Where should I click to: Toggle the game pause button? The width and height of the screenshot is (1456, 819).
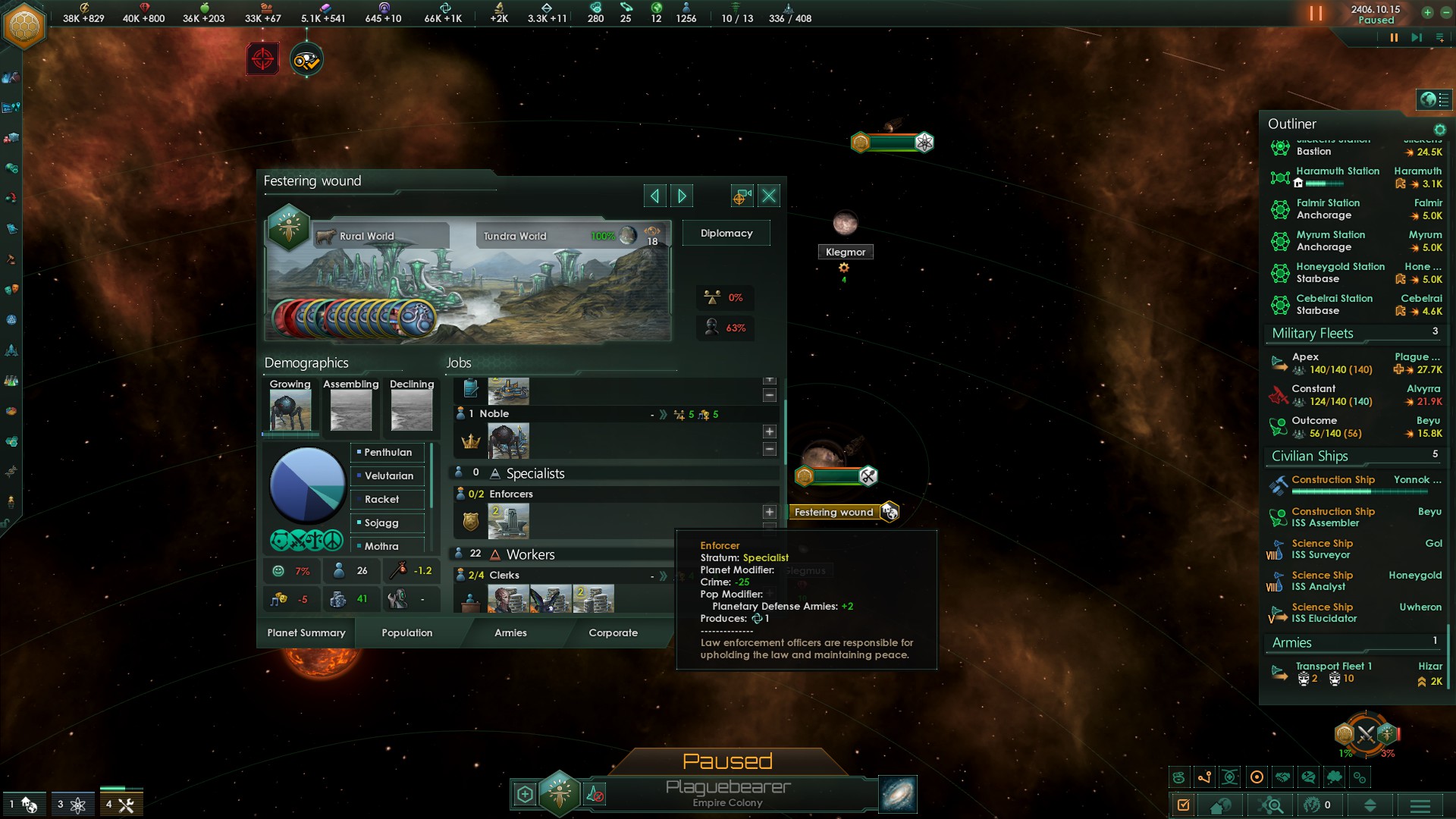click(x=1393, y=38)
